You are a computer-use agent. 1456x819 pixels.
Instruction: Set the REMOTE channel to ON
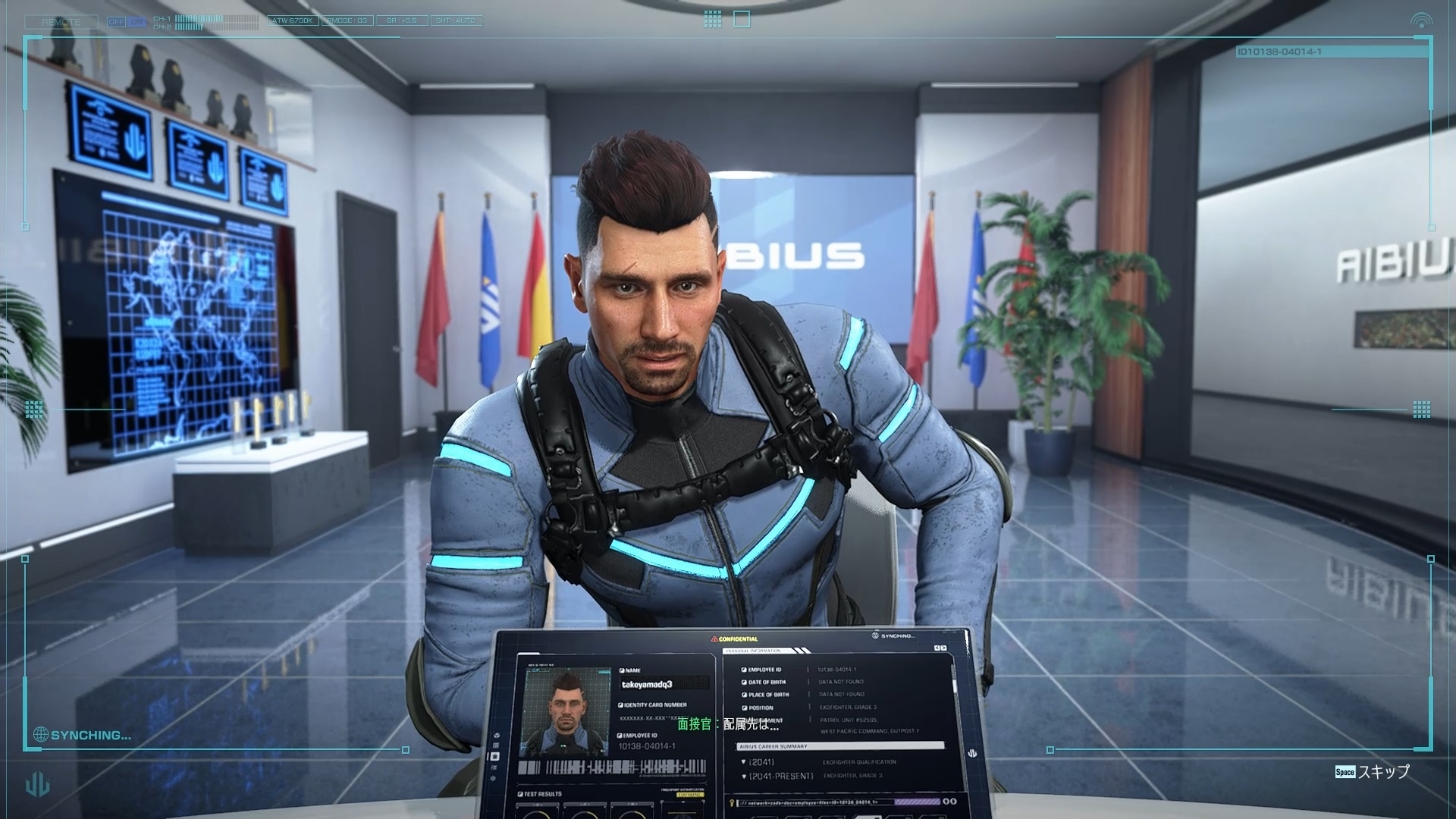pyautogui.click(x=136, y=21)
